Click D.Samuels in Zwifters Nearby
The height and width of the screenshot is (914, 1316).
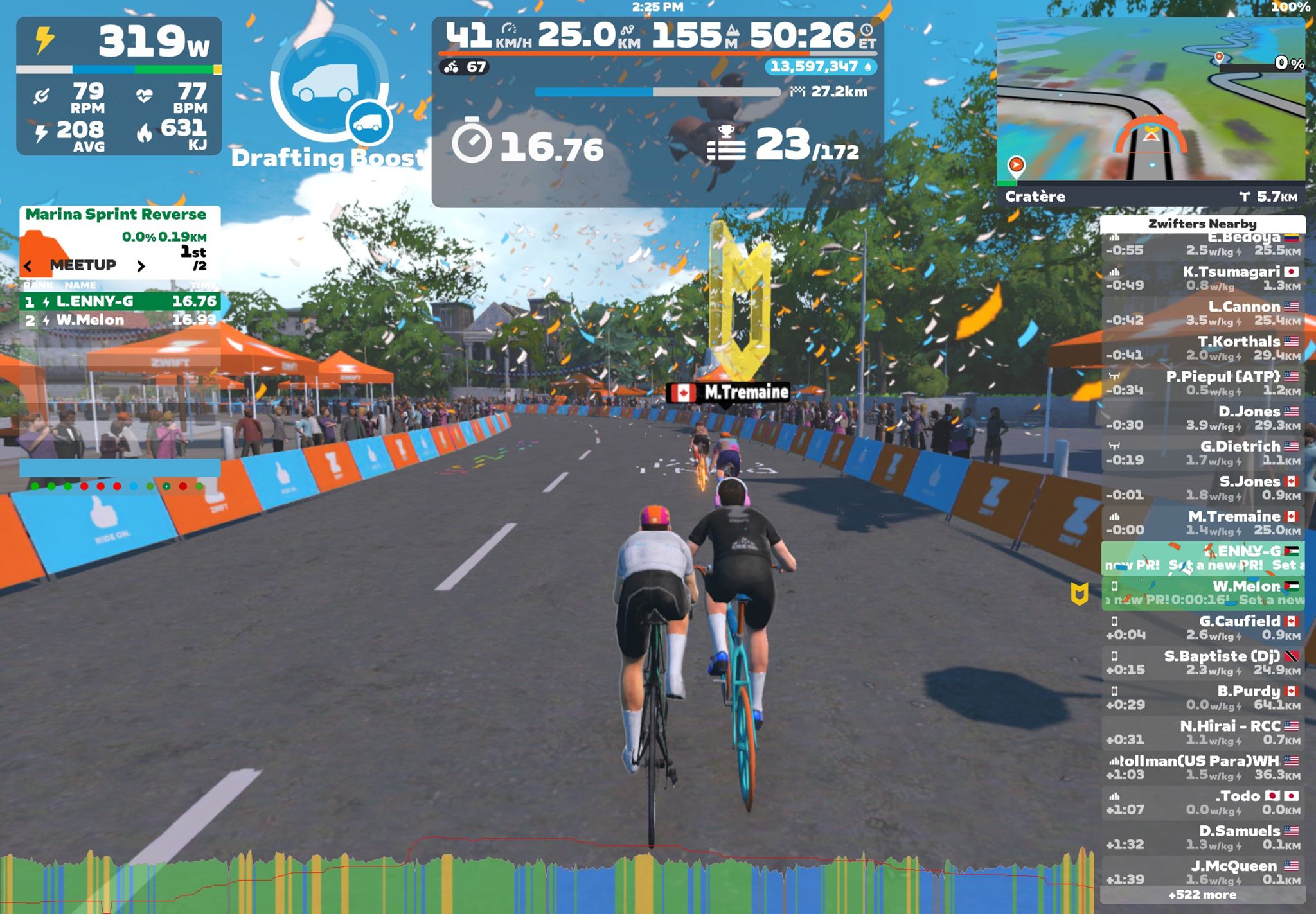coord(1202,838)
